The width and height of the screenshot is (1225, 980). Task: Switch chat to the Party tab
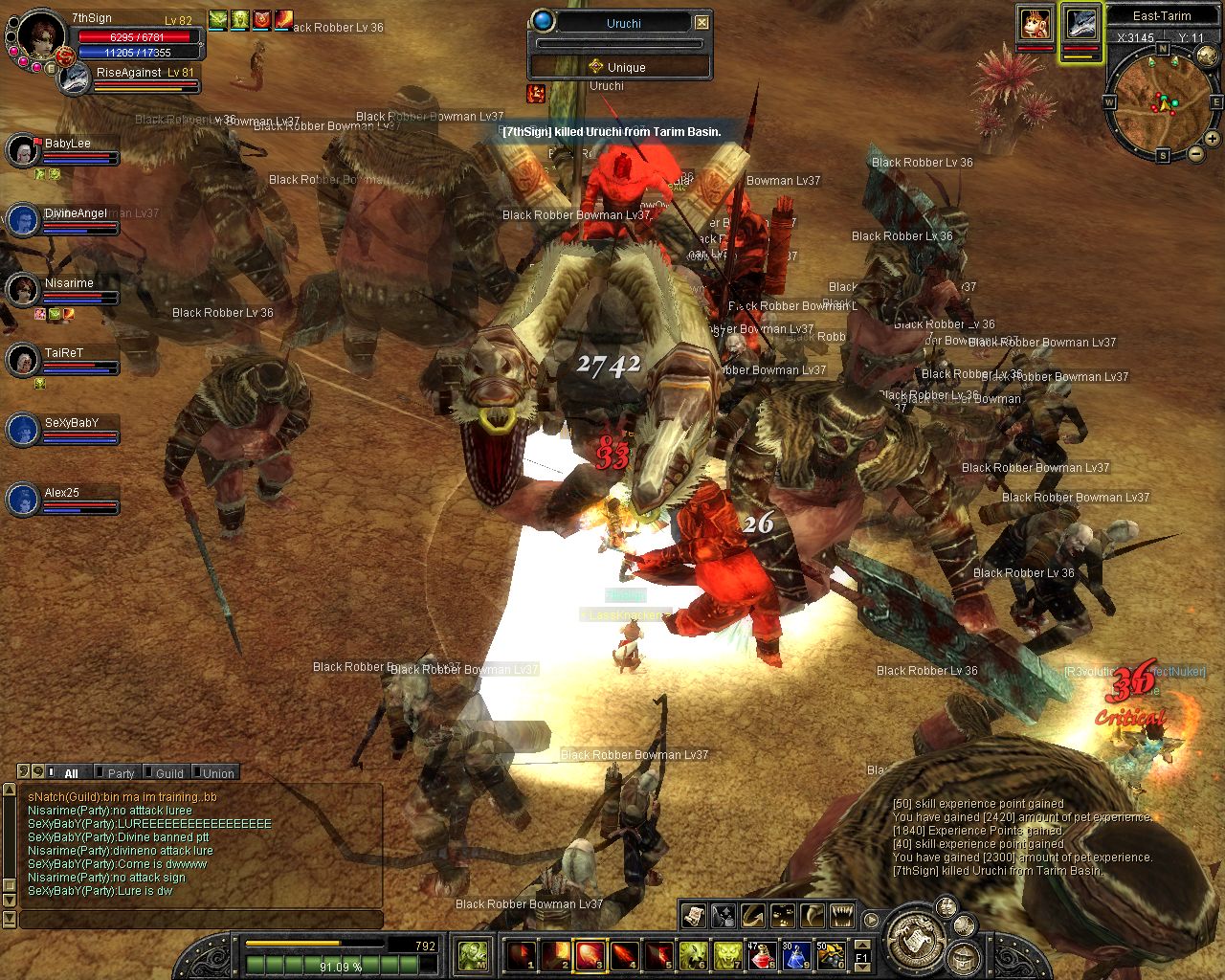(121, 773)
